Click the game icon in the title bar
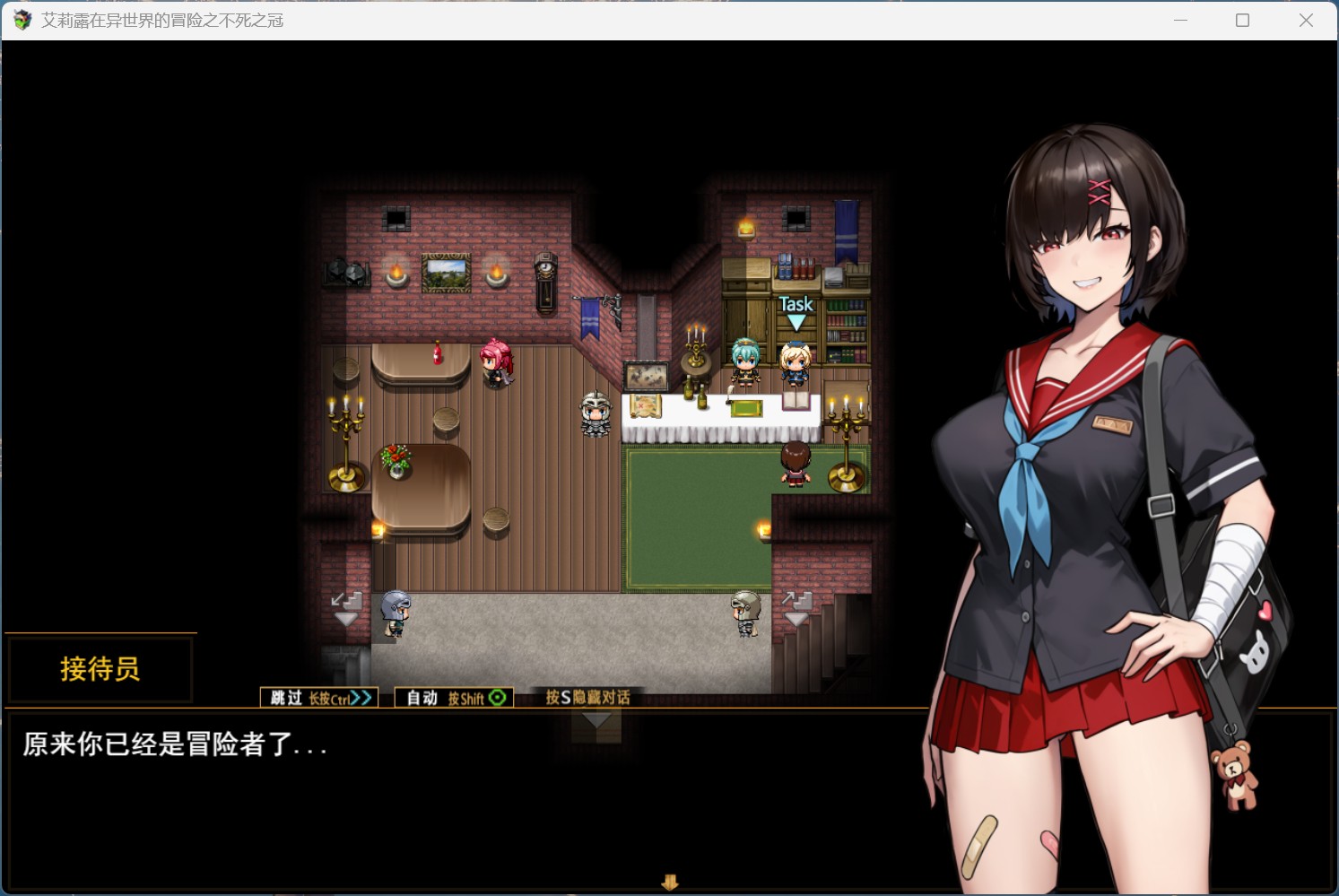 tap(20, 20)
